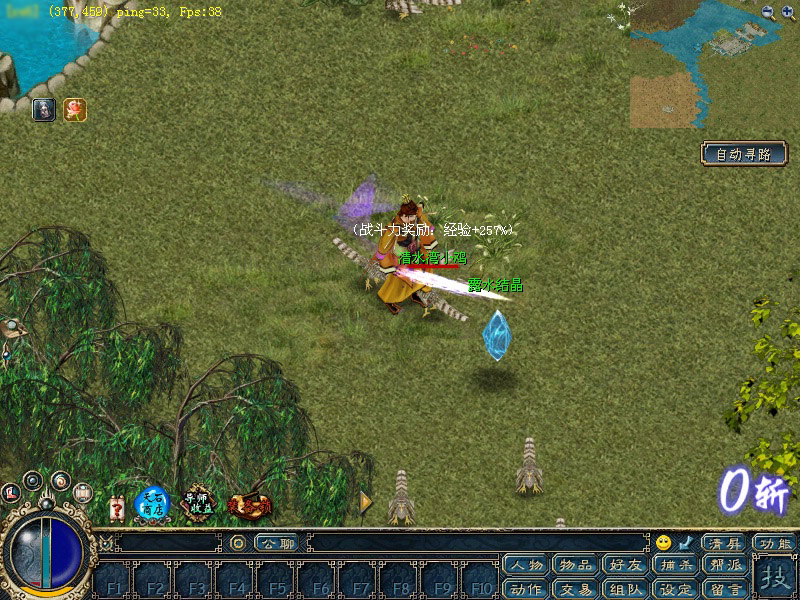Activate 自动寻路 auto-pathfinding
Viewport: 800px width, 600px height.
(x=743, y=154)
